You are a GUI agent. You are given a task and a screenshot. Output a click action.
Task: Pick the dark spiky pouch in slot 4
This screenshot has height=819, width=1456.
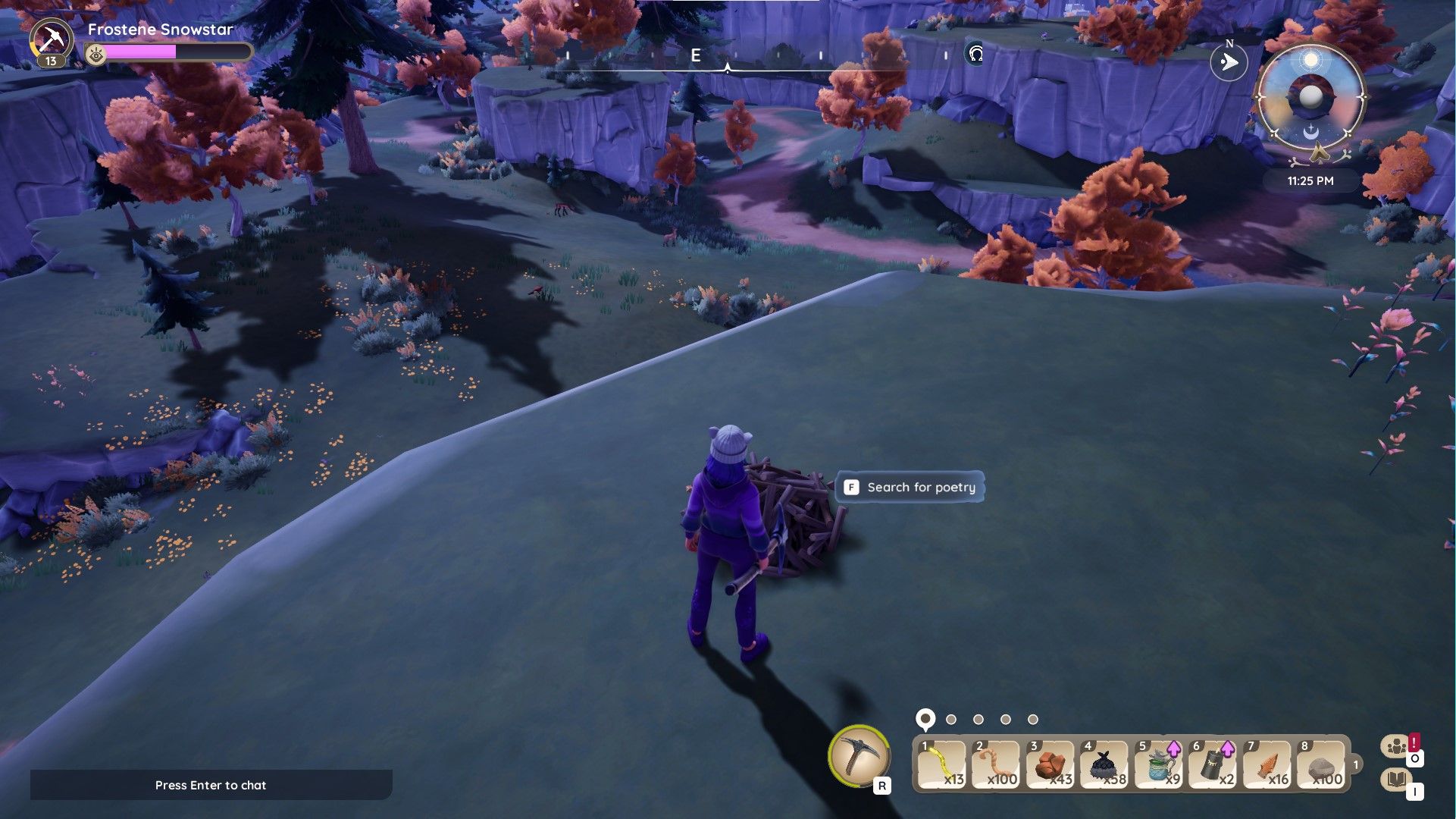point(1105,764)
